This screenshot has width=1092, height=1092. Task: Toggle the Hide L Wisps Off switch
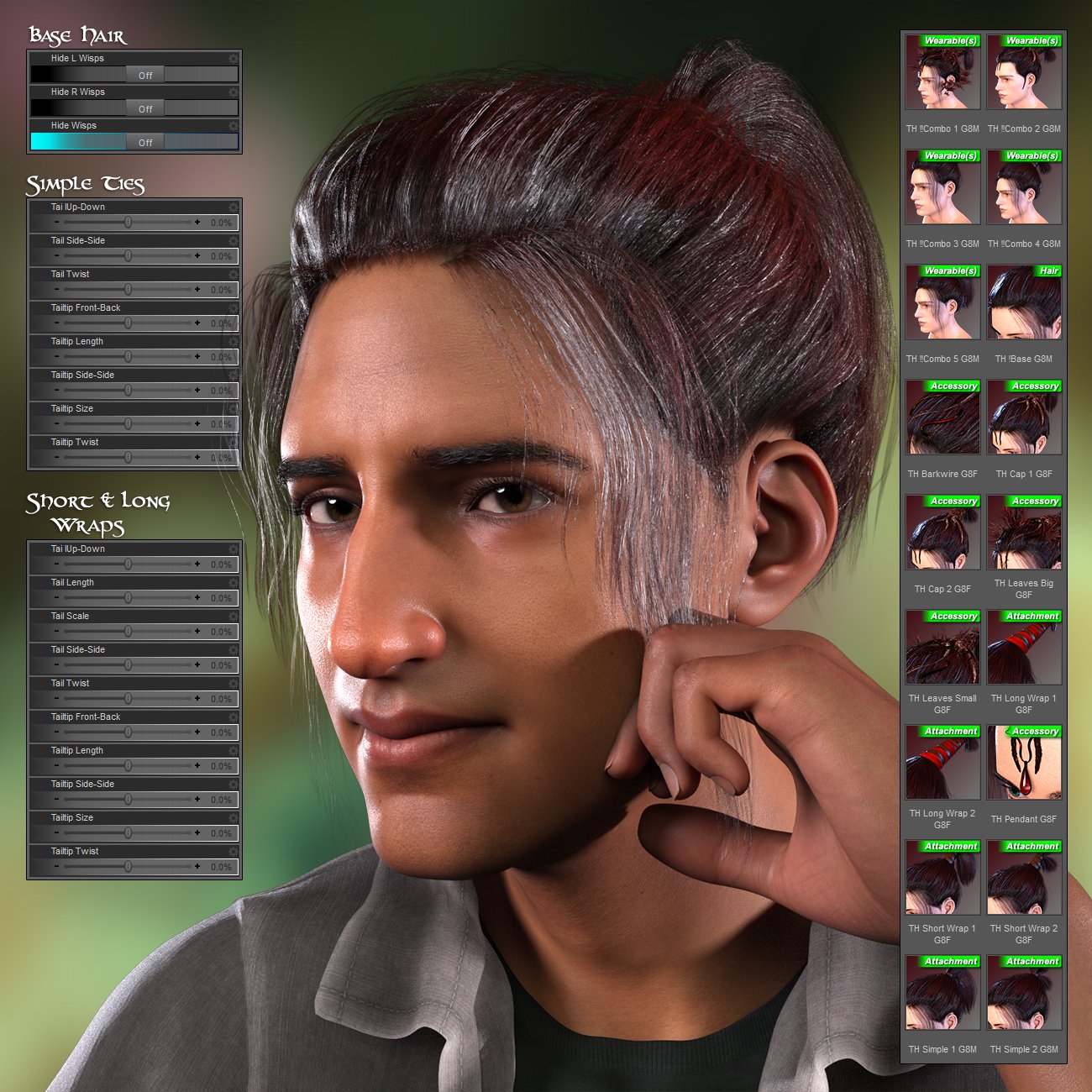[x=144, y=75]
